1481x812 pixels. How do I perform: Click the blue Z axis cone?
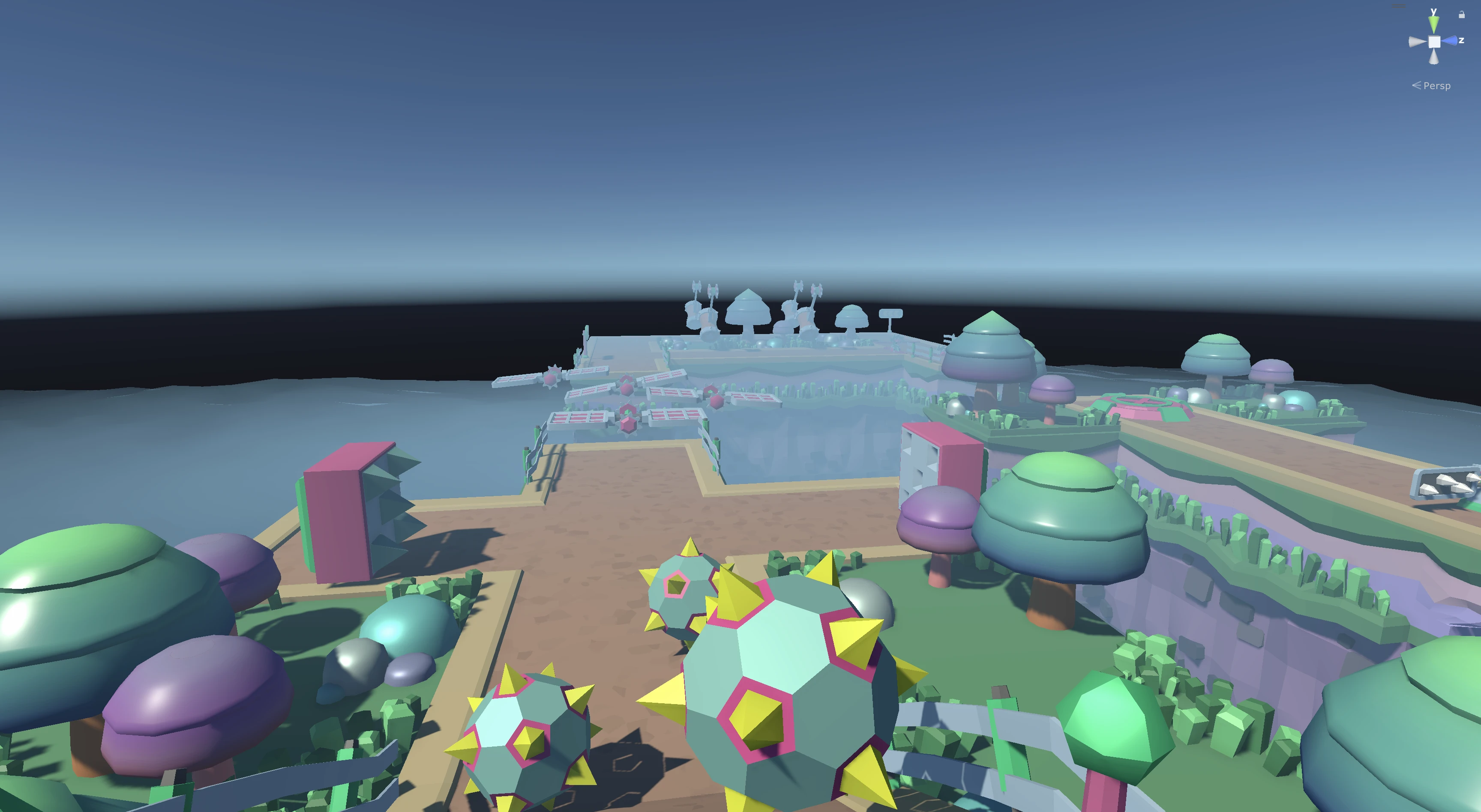[x=1450, y=41]
